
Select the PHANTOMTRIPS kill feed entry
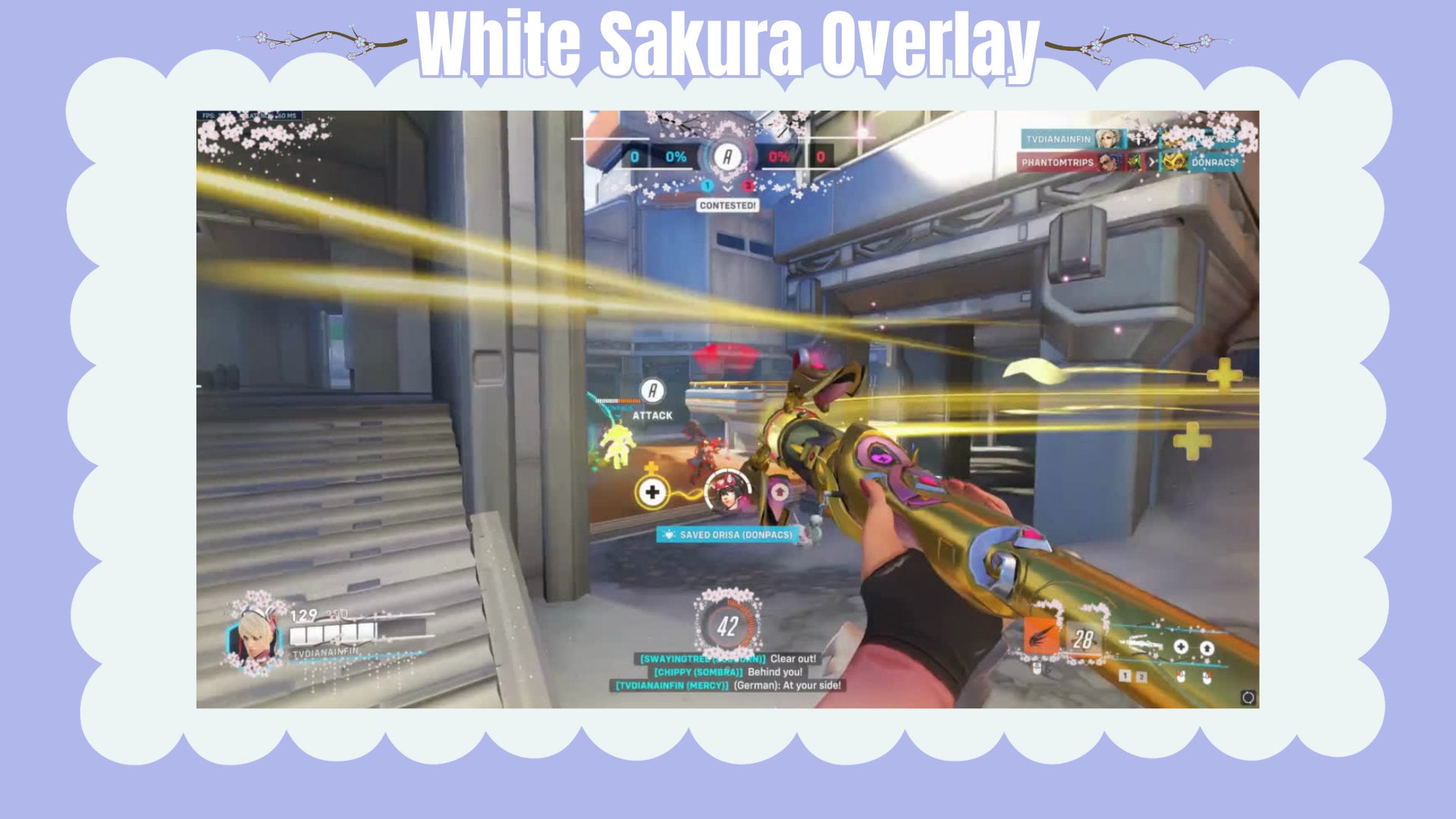[1058, 162]
